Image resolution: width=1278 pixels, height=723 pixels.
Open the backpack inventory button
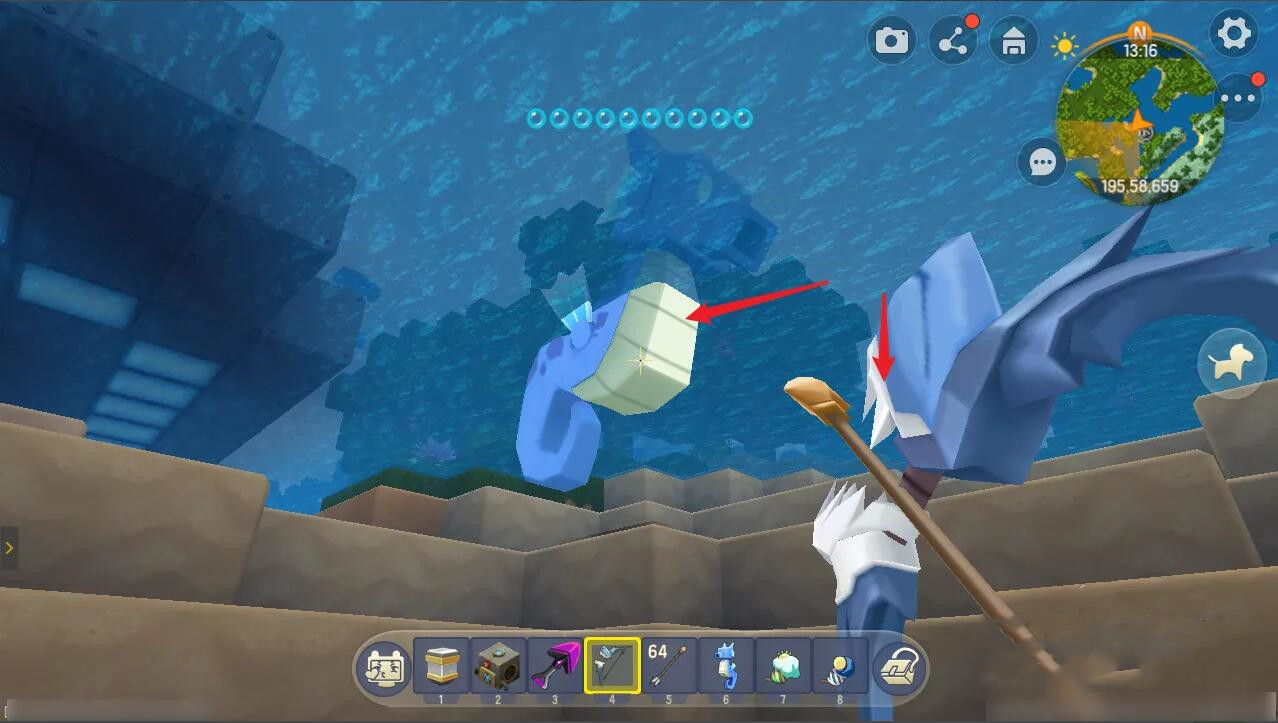(898, 667)
